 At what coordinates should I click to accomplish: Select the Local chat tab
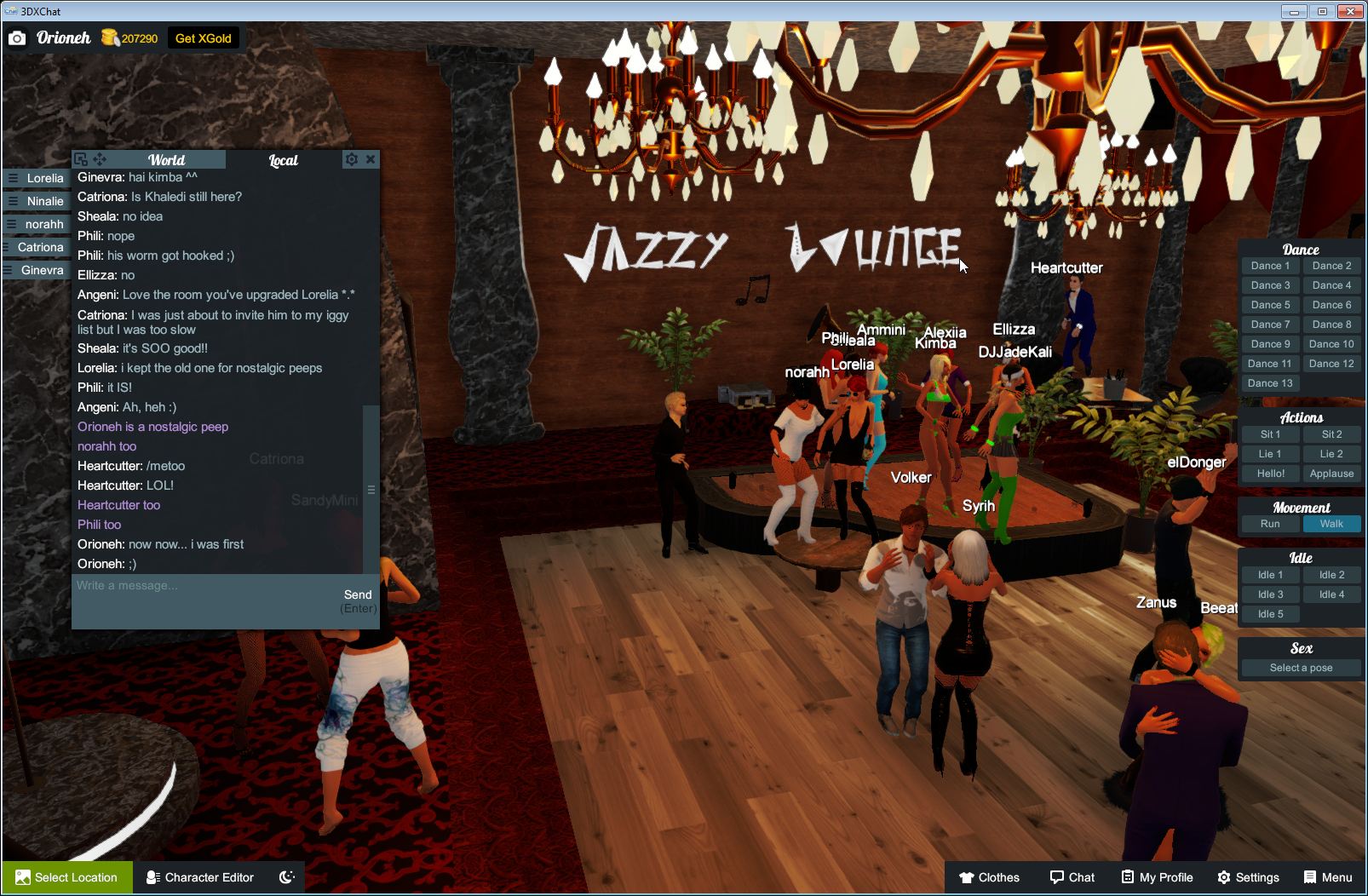pyautogui.click(x=281, y=160)
